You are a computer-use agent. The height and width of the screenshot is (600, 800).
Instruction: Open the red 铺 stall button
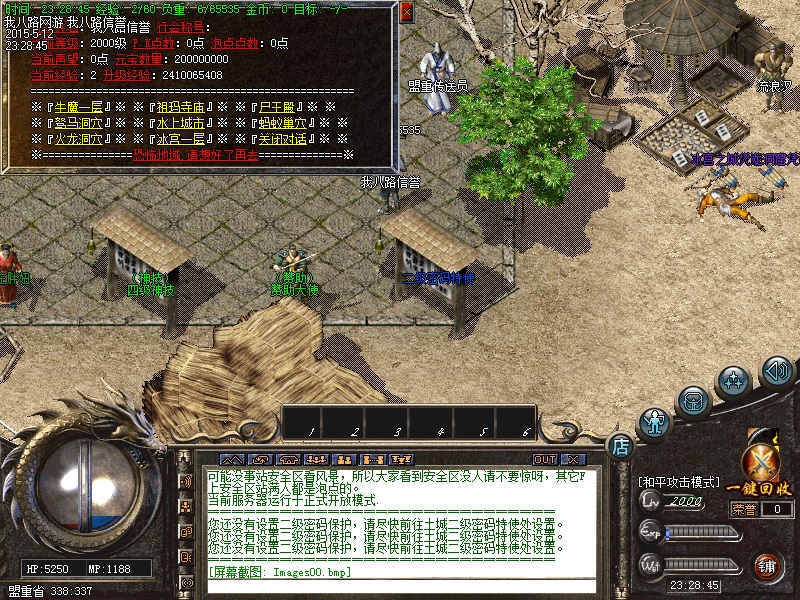tap(768, 567)
